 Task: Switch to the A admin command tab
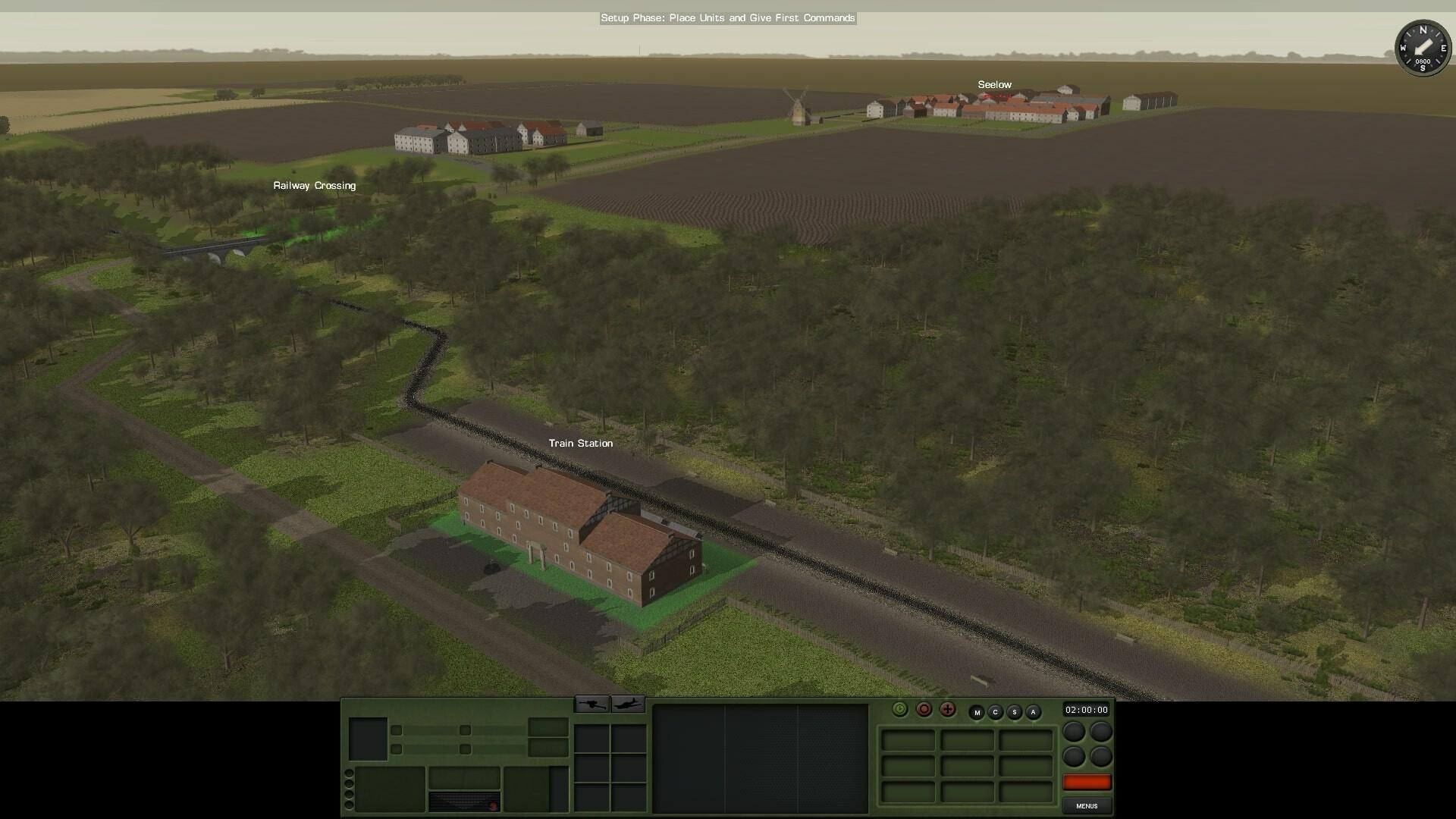(1033, 711)
